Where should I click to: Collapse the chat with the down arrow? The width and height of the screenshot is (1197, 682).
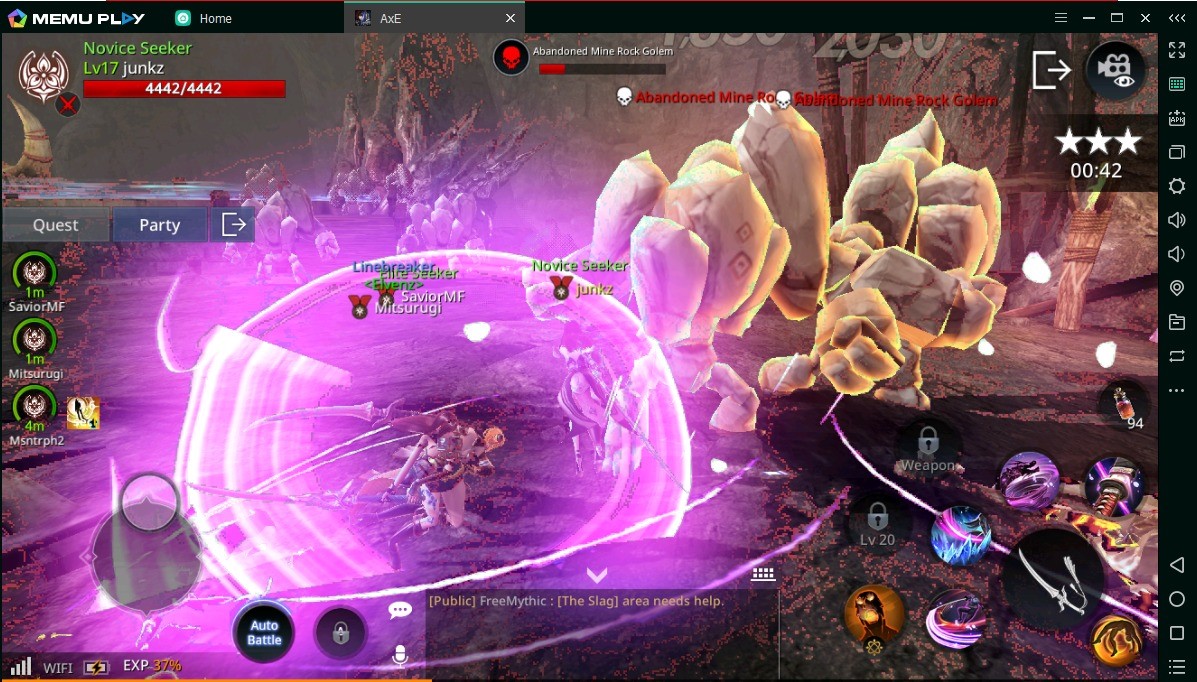(x=597, y=576)
